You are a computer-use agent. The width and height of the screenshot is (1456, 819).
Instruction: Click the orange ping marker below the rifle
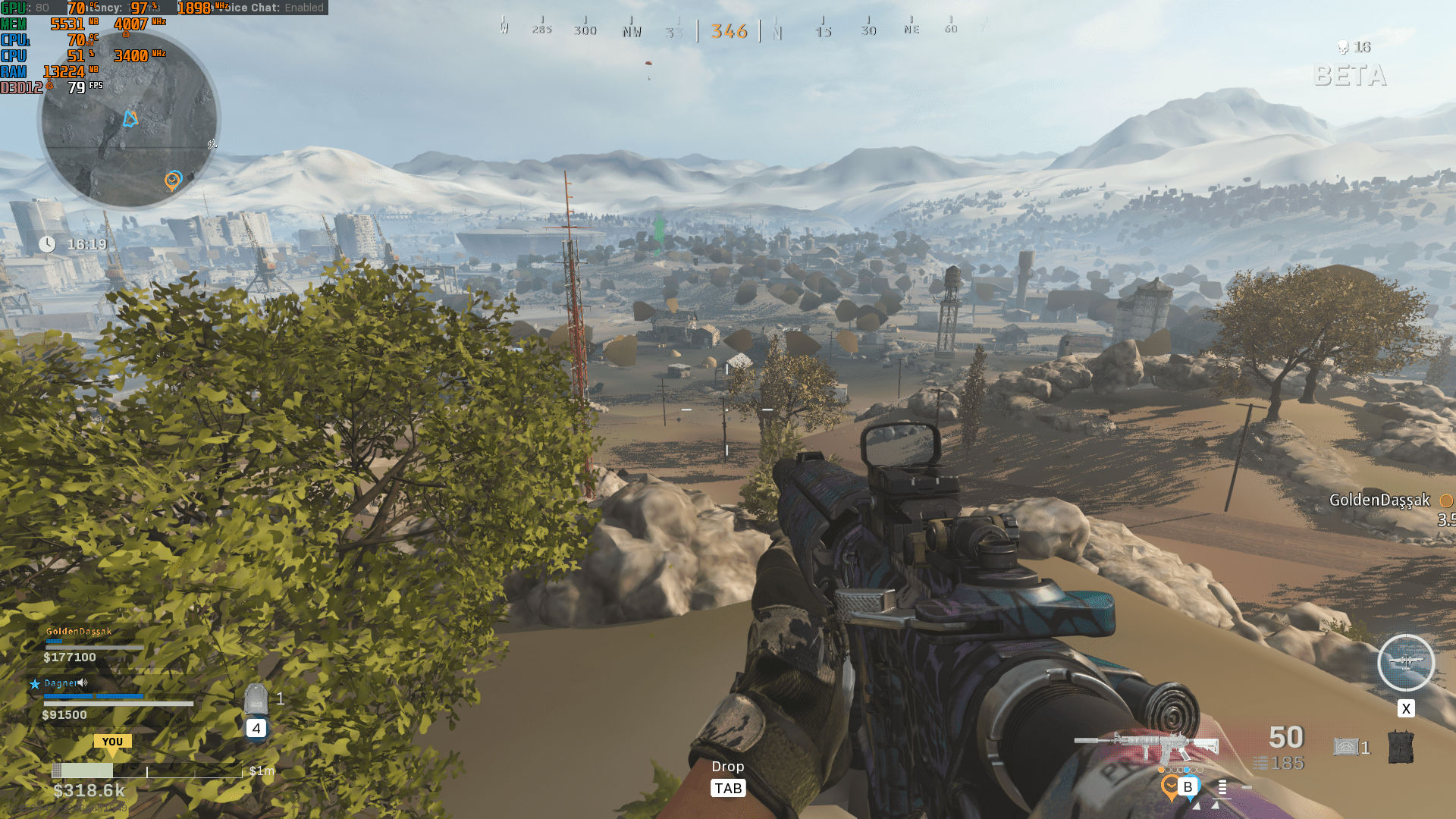1170,786
